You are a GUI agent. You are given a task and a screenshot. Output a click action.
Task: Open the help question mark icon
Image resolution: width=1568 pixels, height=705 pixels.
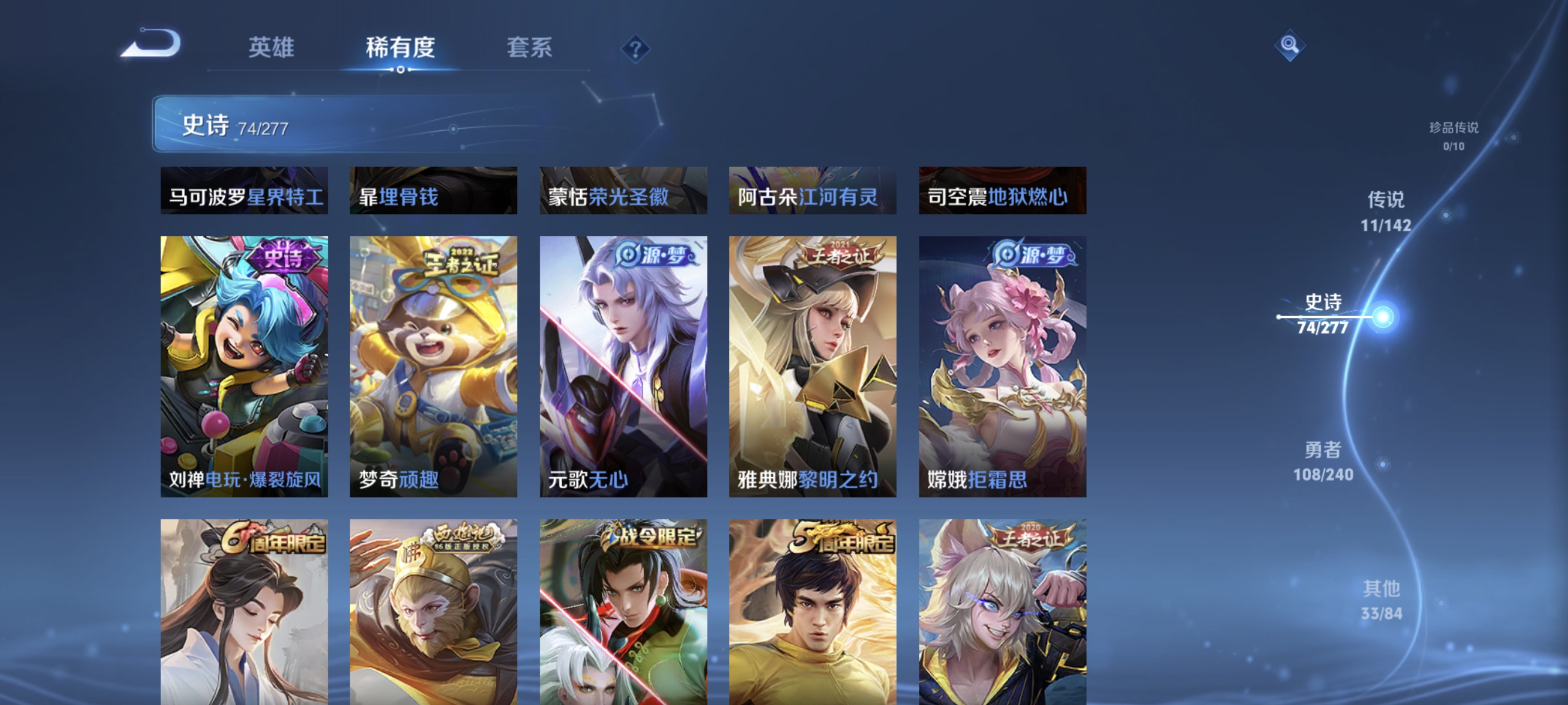point(635,50)
